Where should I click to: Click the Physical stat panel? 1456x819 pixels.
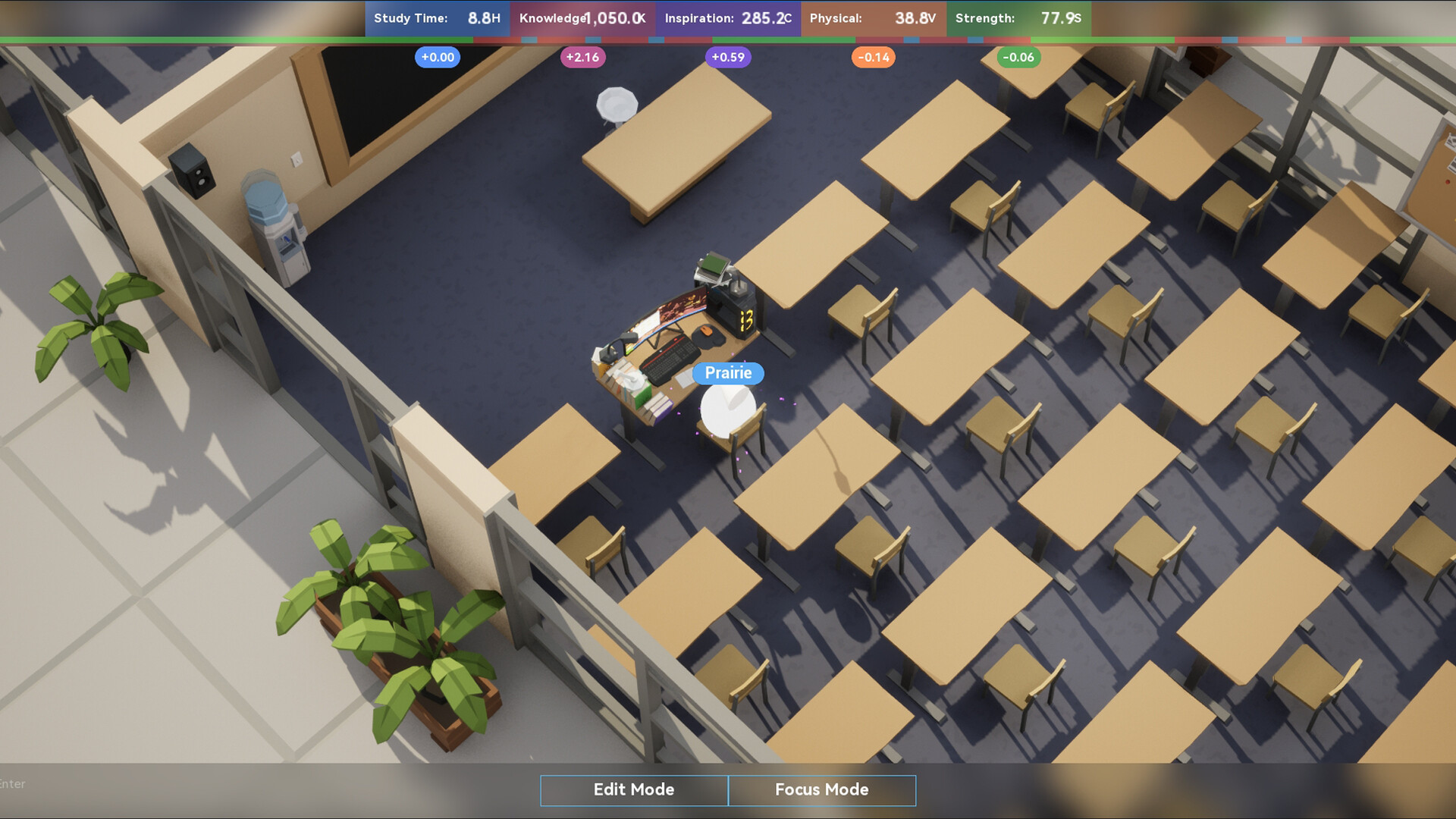point(874,19)
